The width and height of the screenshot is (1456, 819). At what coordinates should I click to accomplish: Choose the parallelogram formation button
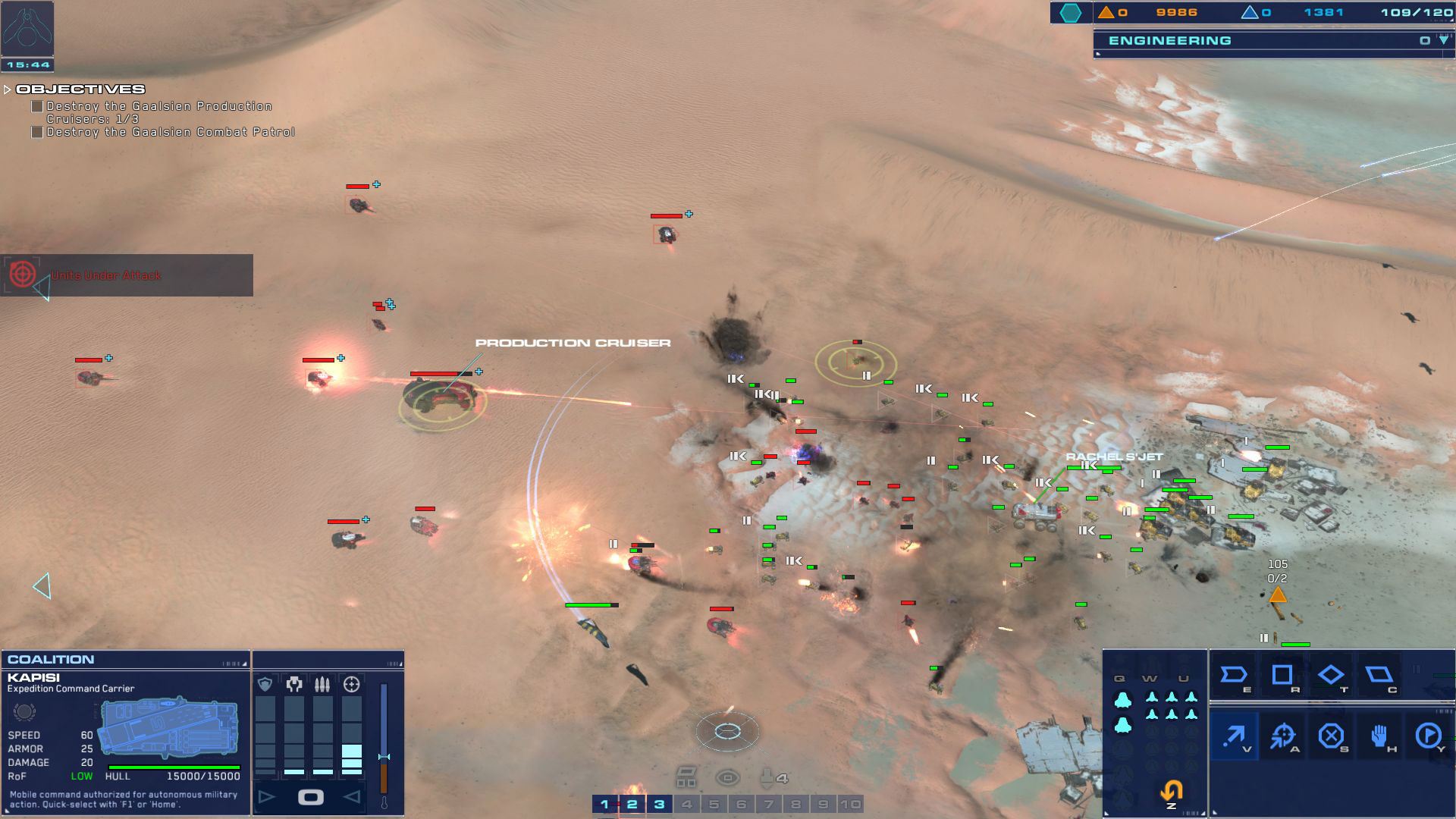click(x=1379, y=675)
